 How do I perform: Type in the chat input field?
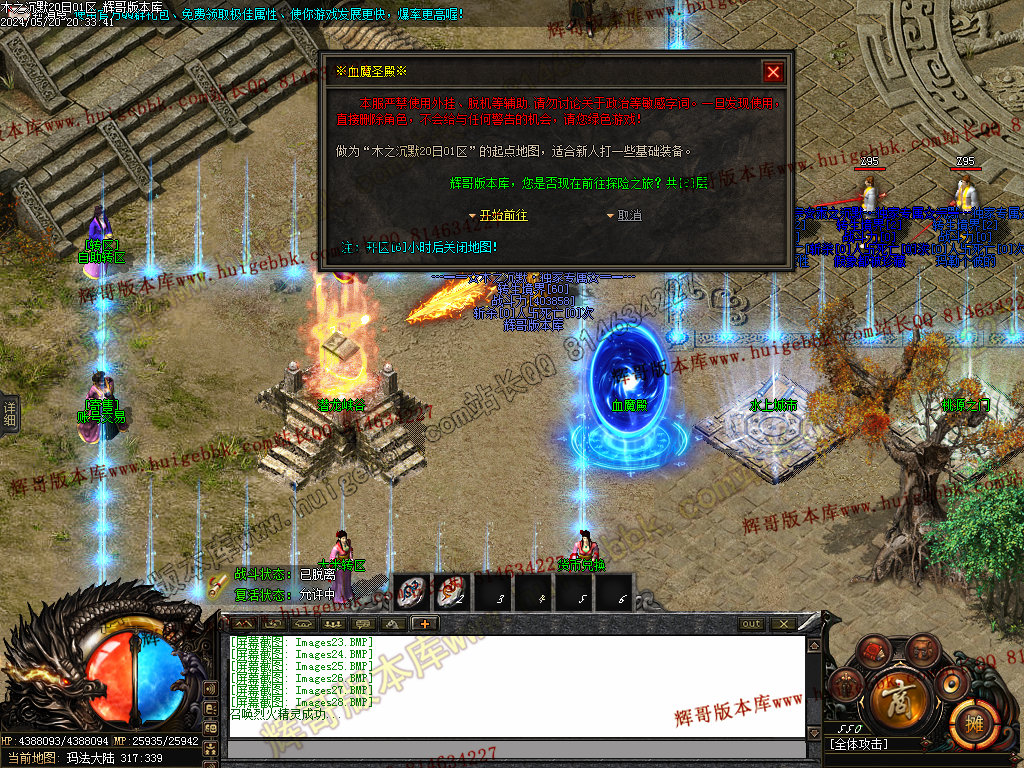(x=516, y=749)
